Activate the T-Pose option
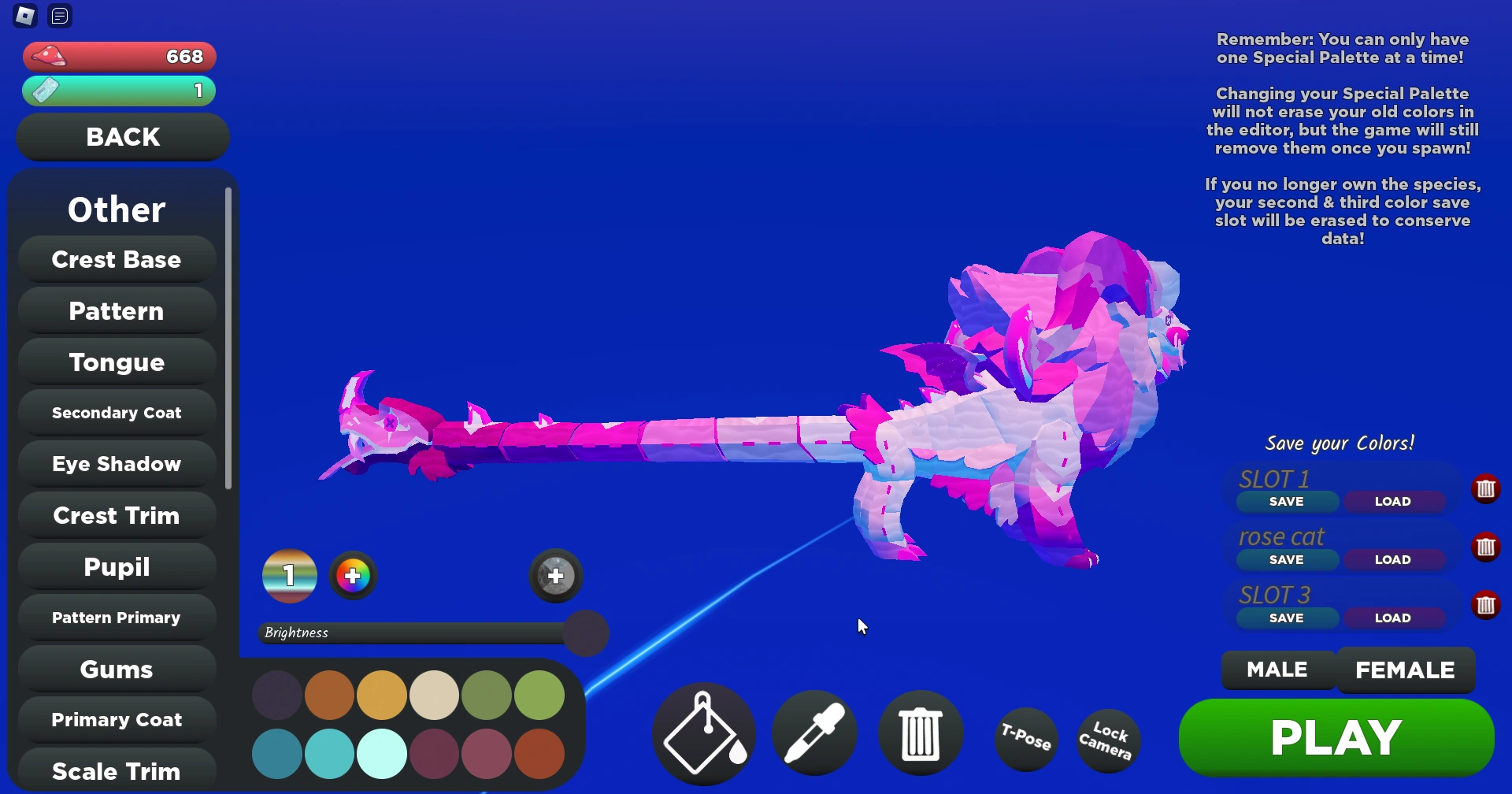The height and width of the screenshot is (794, 1512). 1025,739
